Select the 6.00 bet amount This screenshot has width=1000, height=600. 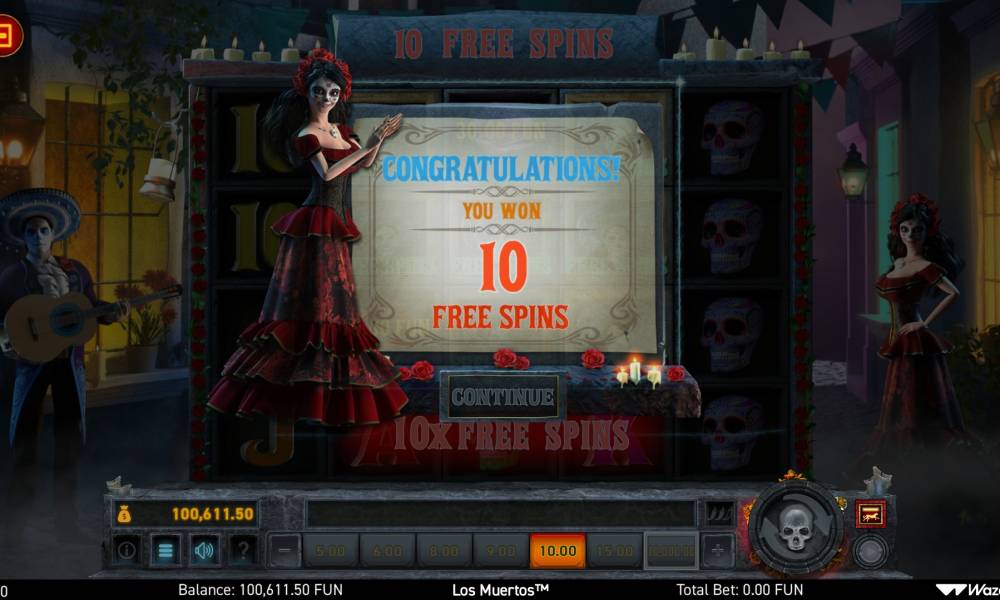coord(387,551)
